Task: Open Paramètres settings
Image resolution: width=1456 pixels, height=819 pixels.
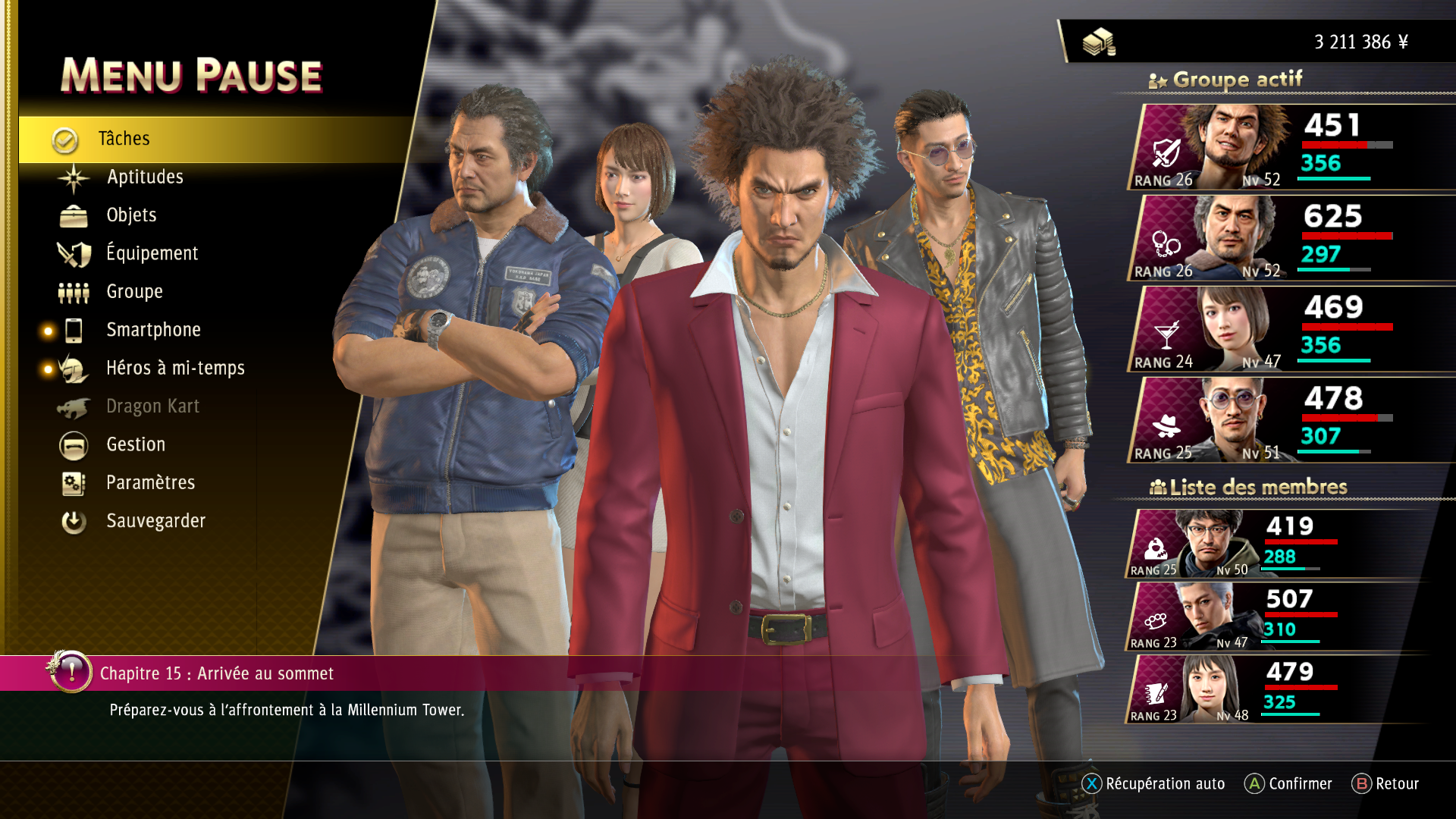Action: pyautogui.click(x=150, y=483)
